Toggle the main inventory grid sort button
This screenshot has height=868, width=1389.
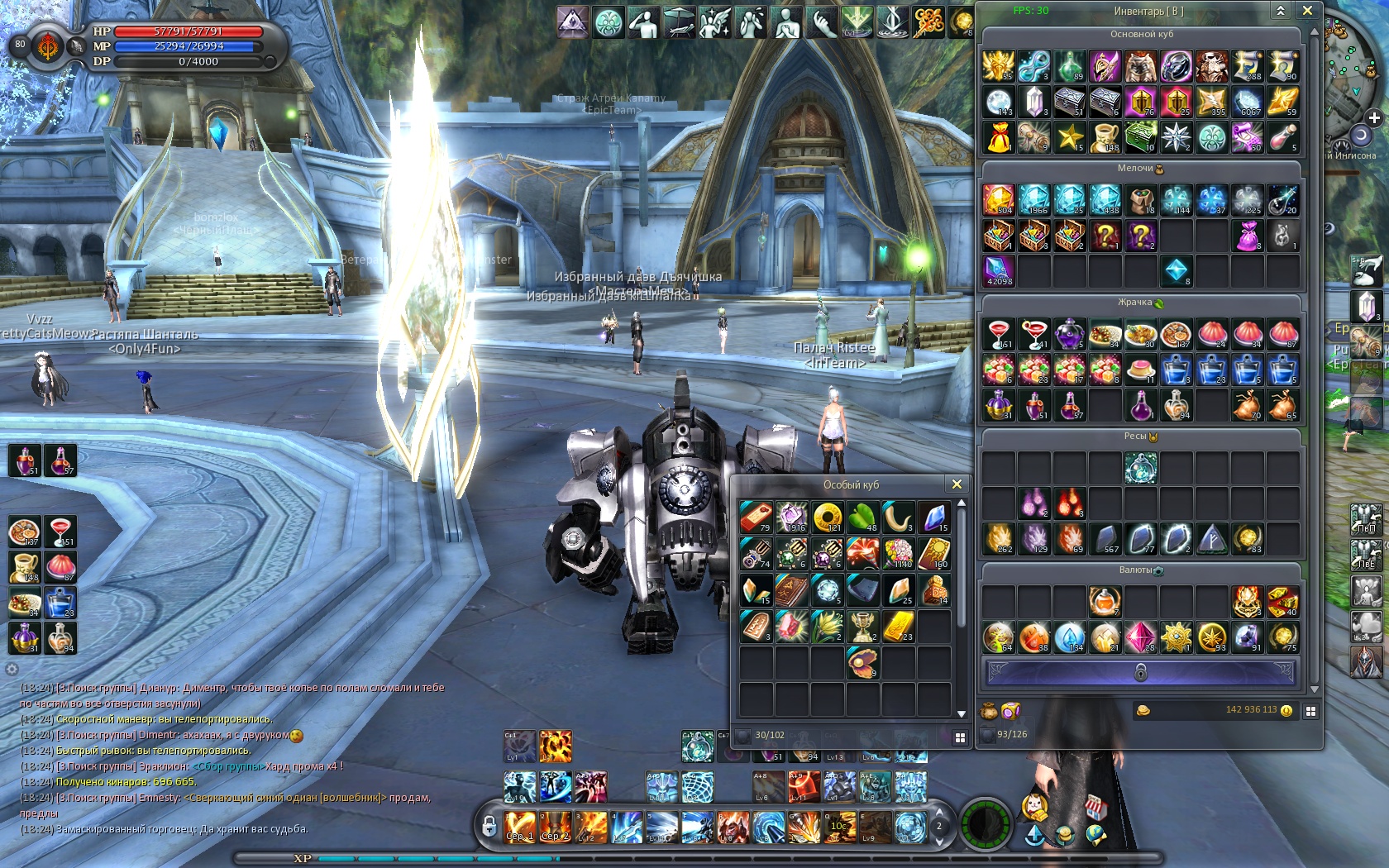(x=1310, y=711)
